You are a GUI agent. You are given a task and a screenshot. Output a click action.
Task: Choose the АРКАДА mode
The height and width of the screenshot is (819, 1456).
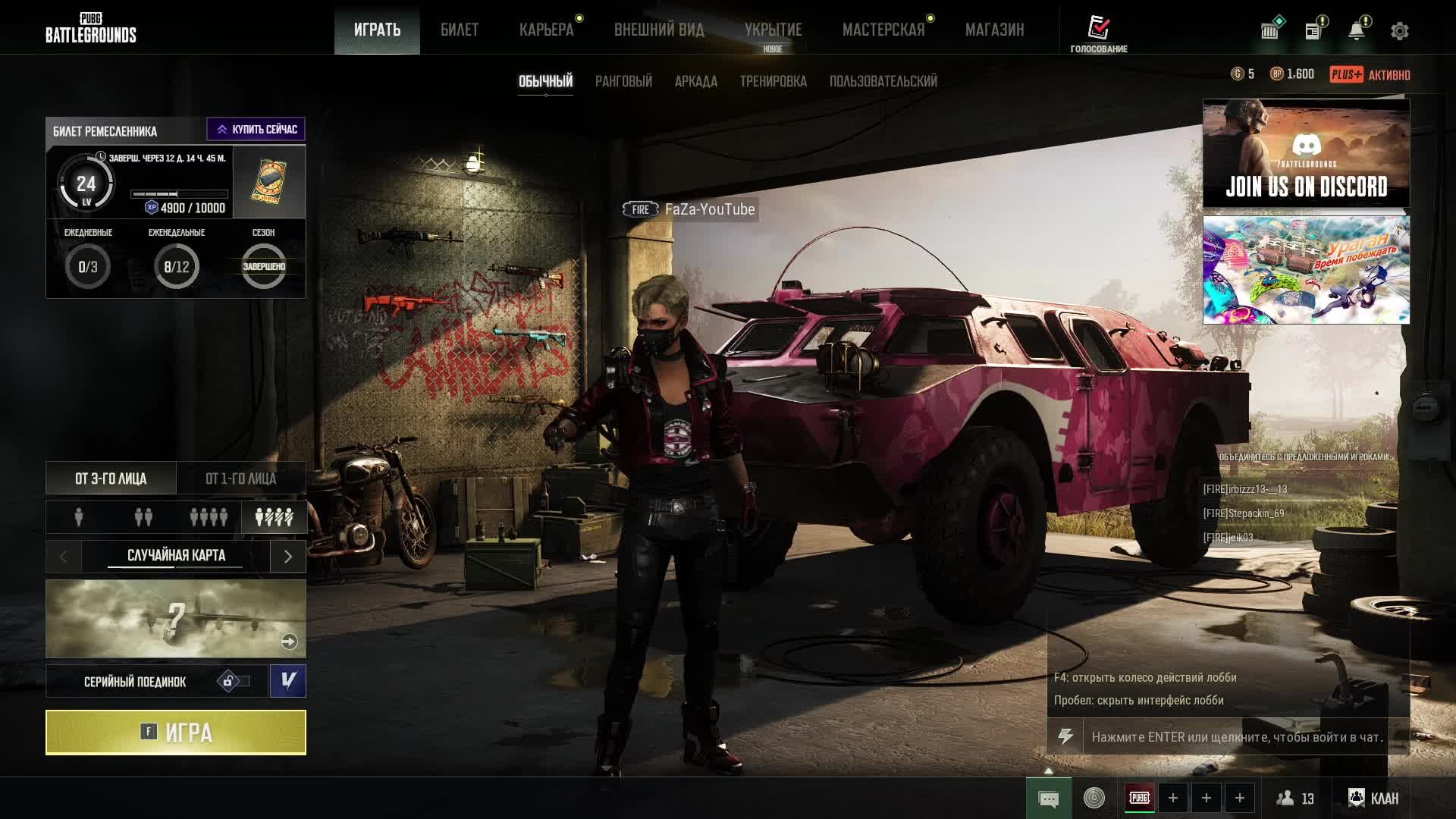pos(695,81)
